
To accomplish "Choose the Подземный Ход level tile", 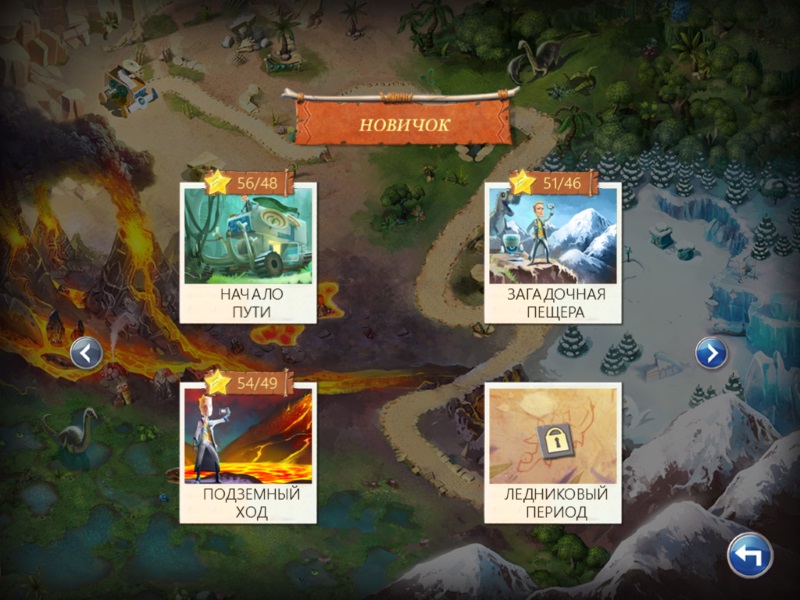I will pyautogui.click(x=248, y=452).
